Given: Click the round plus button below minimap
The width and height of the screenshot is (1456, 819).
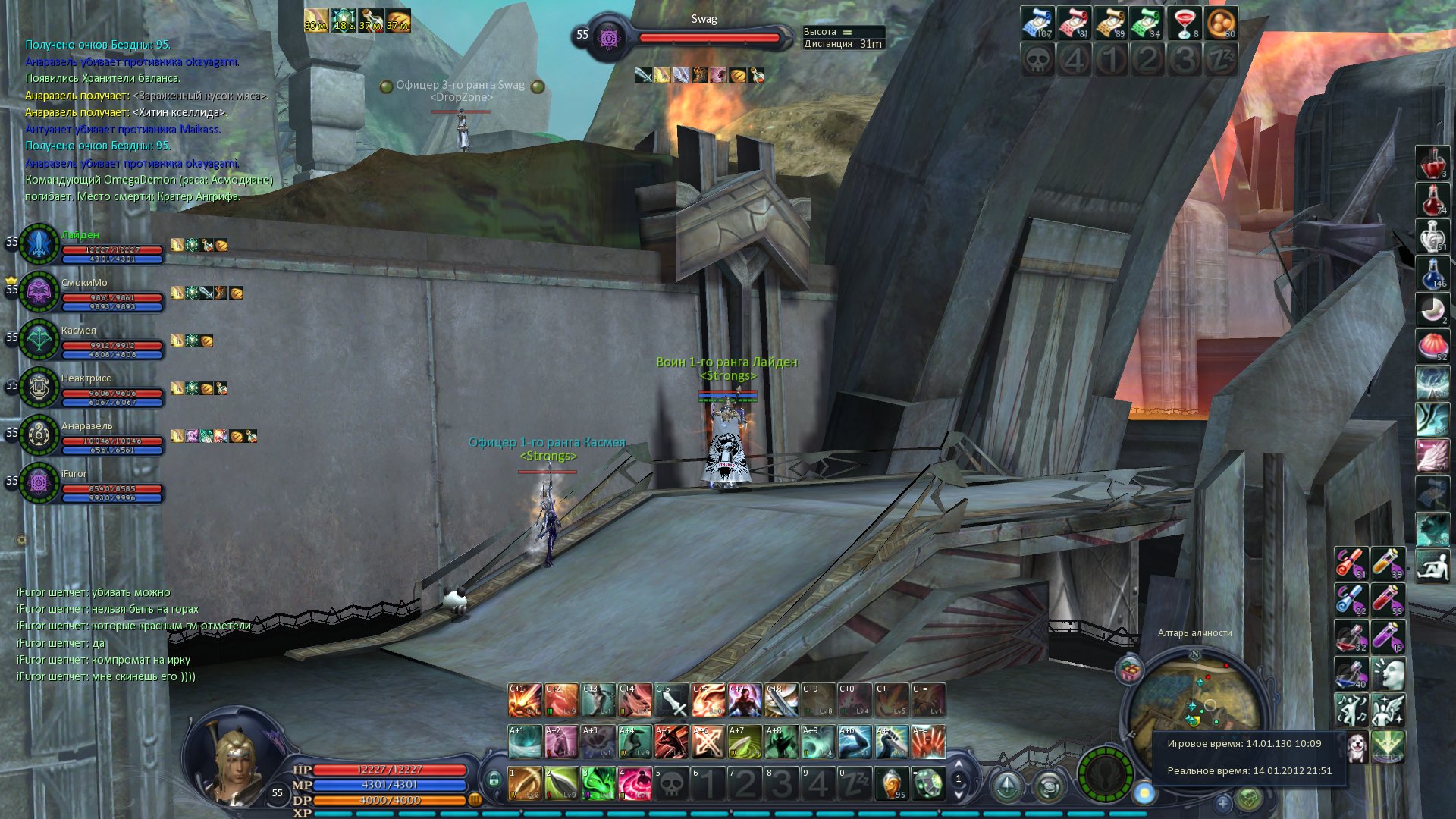Looking at the screenshot, I should click(x=1222, y=803).
